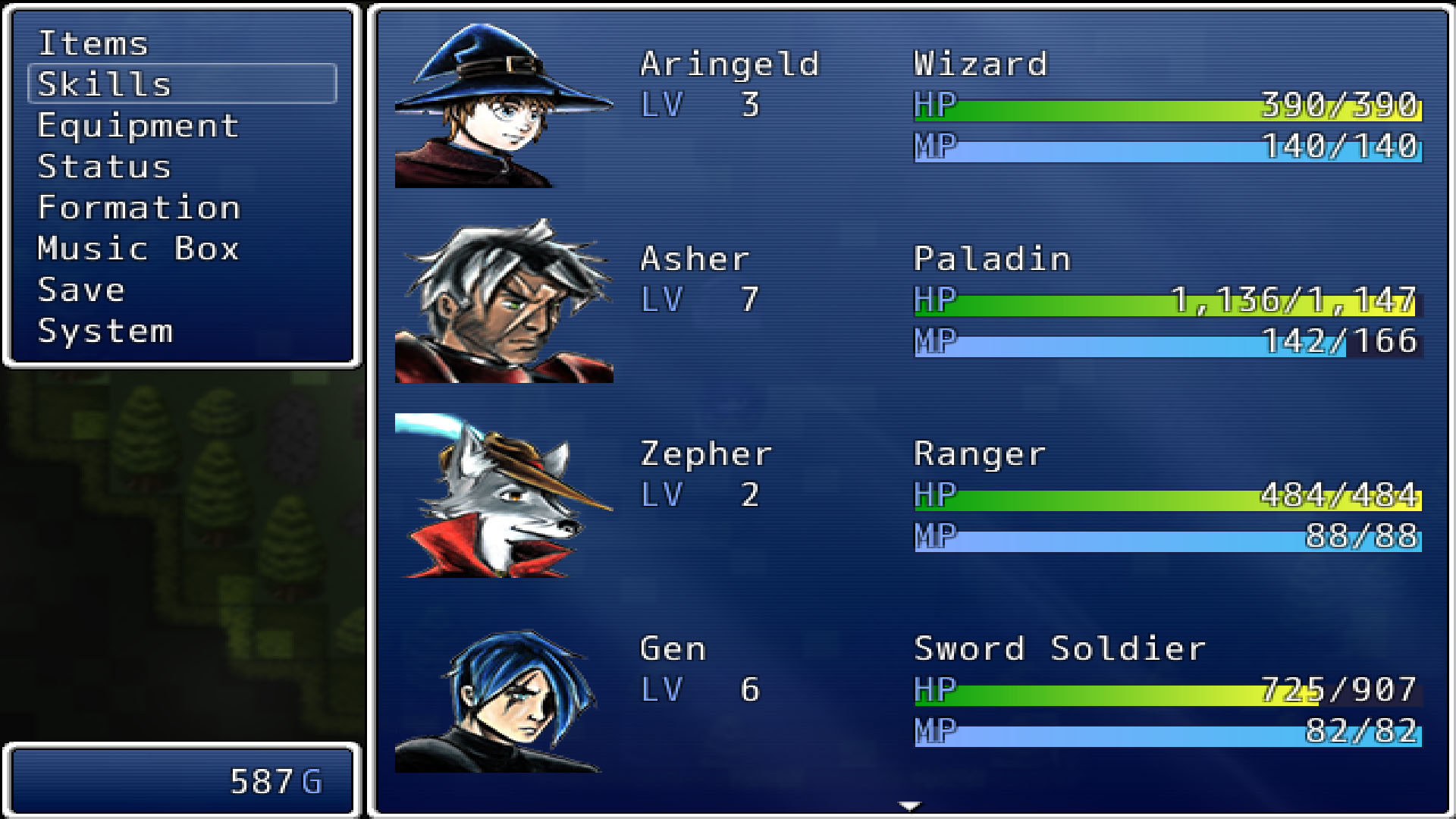Open the Status menu
The height and width of the screenshot is (819, 1456).
[102, 167]
